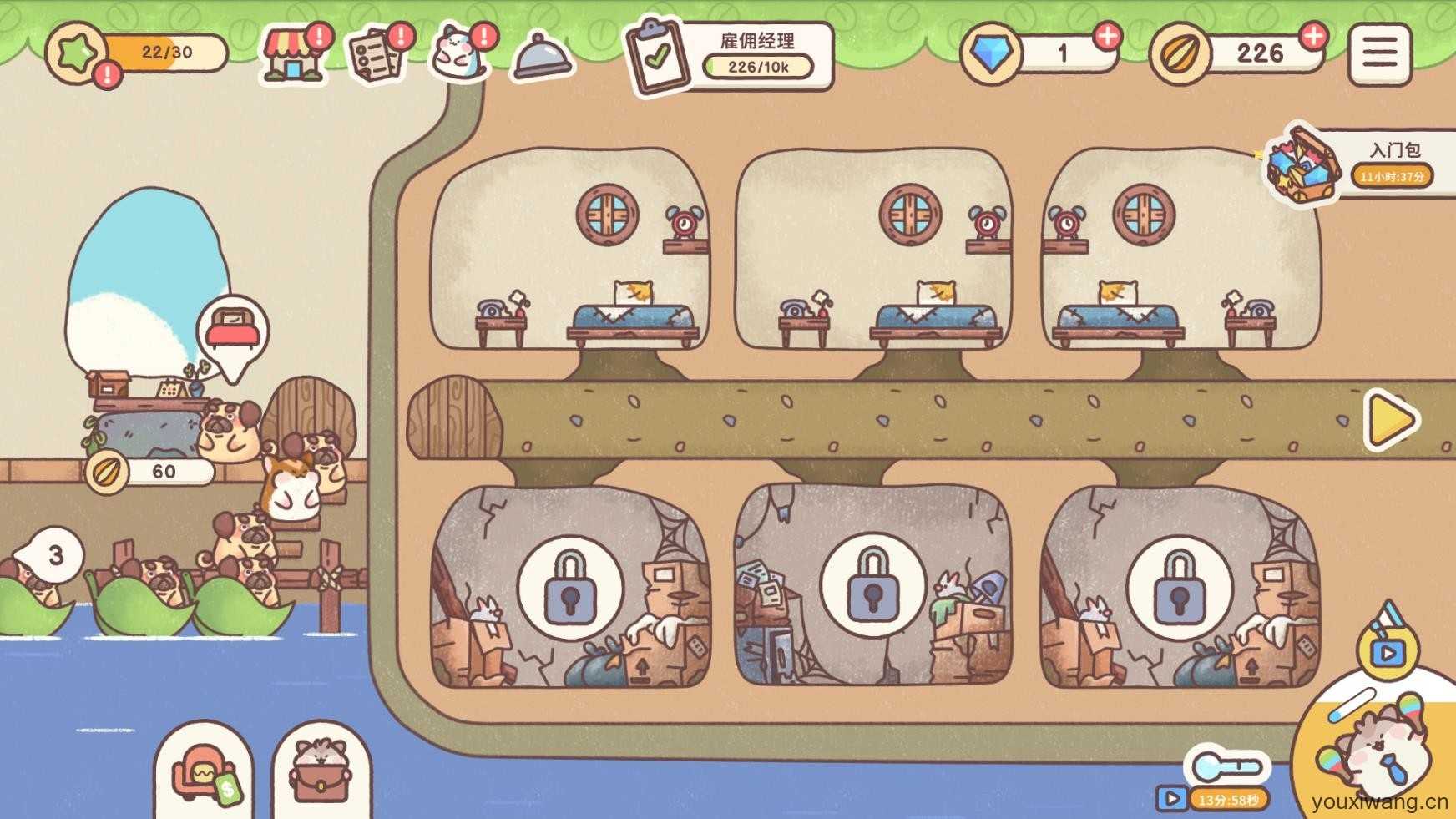Activate the key boost with timer
The image size is (1456, 819).
[x=1226, y=776]
